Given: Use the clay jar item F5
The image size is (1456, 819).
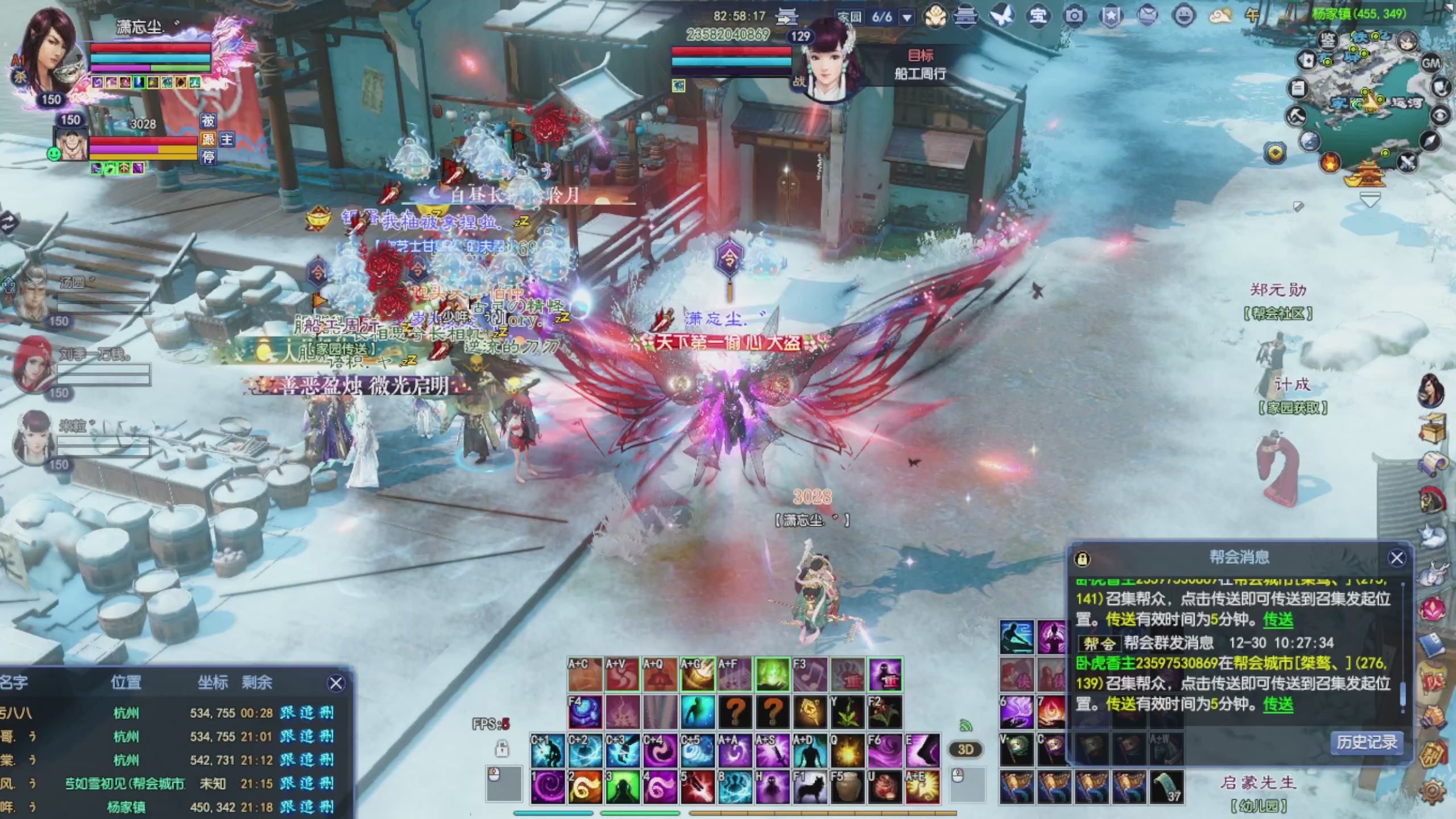Looking at the screenshot, I should (847, 787).
